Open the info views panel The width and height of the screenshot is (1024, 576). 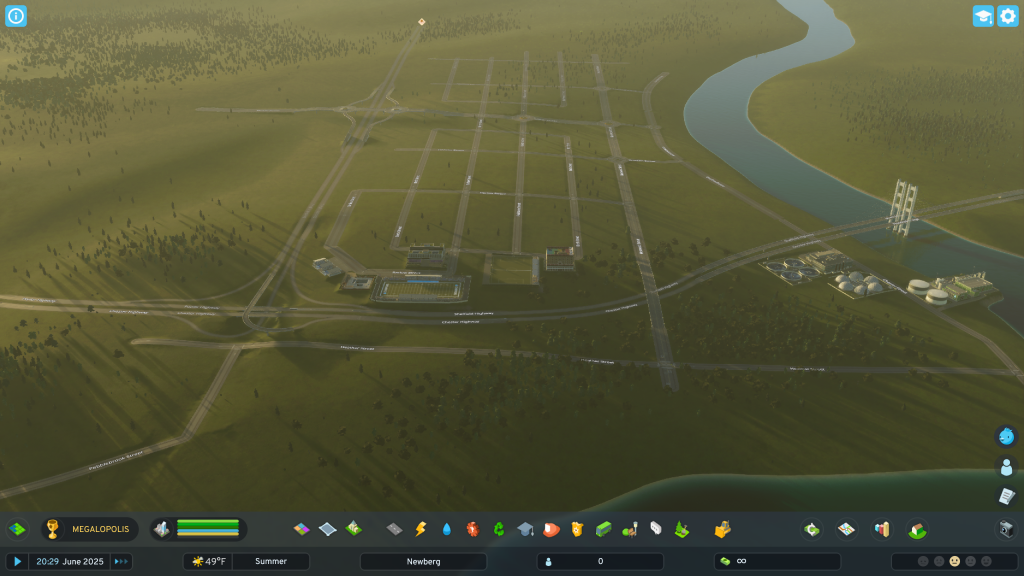[x=16, y=16]
